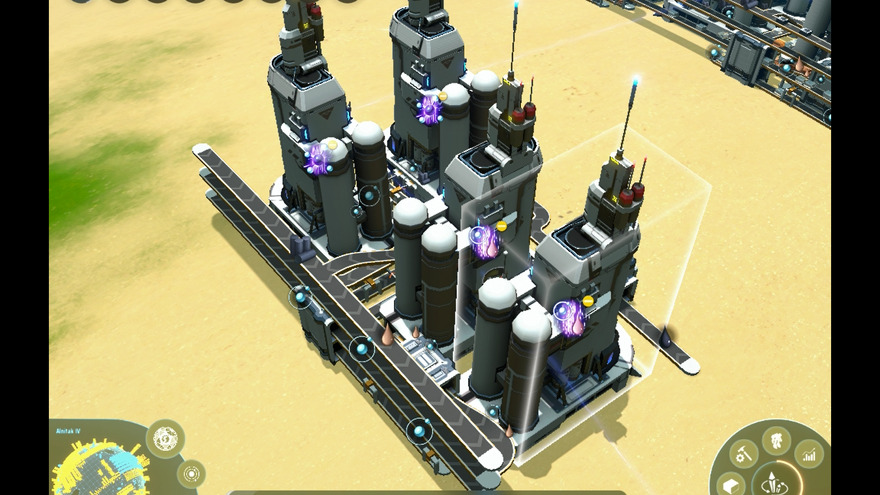Open the hammer and gear replicator menu
Image resolution: width=880 pixels, height=495 pixels.
coord(743,455)
